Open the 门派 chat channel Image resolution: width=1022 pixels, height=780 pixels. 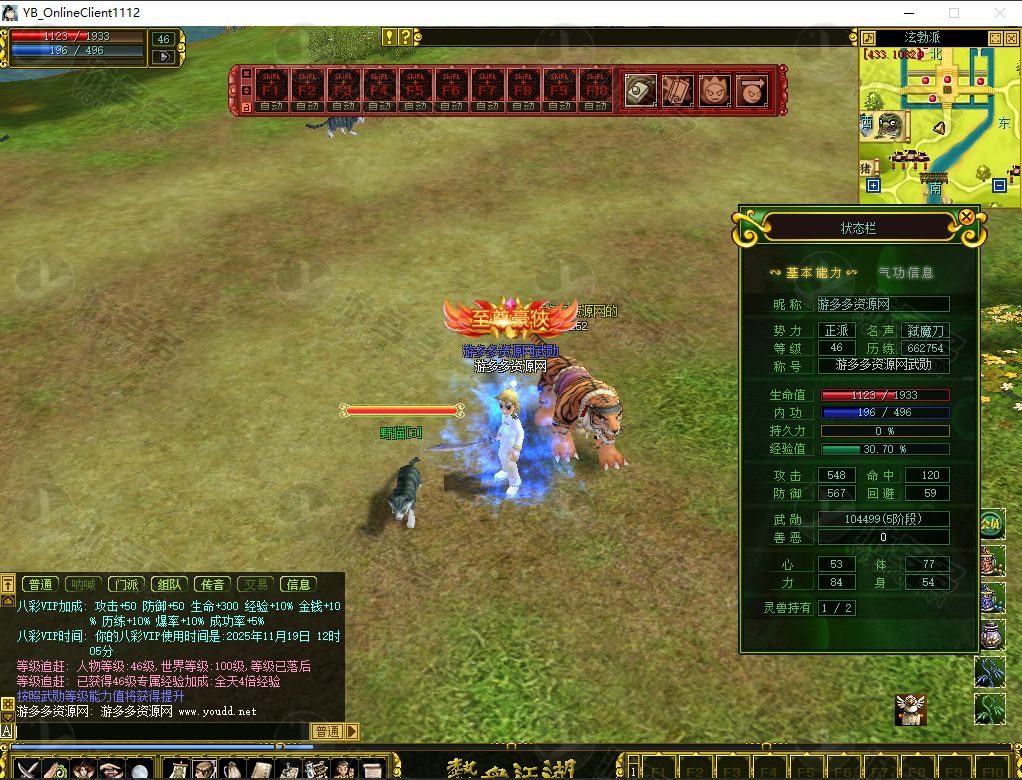126,584
